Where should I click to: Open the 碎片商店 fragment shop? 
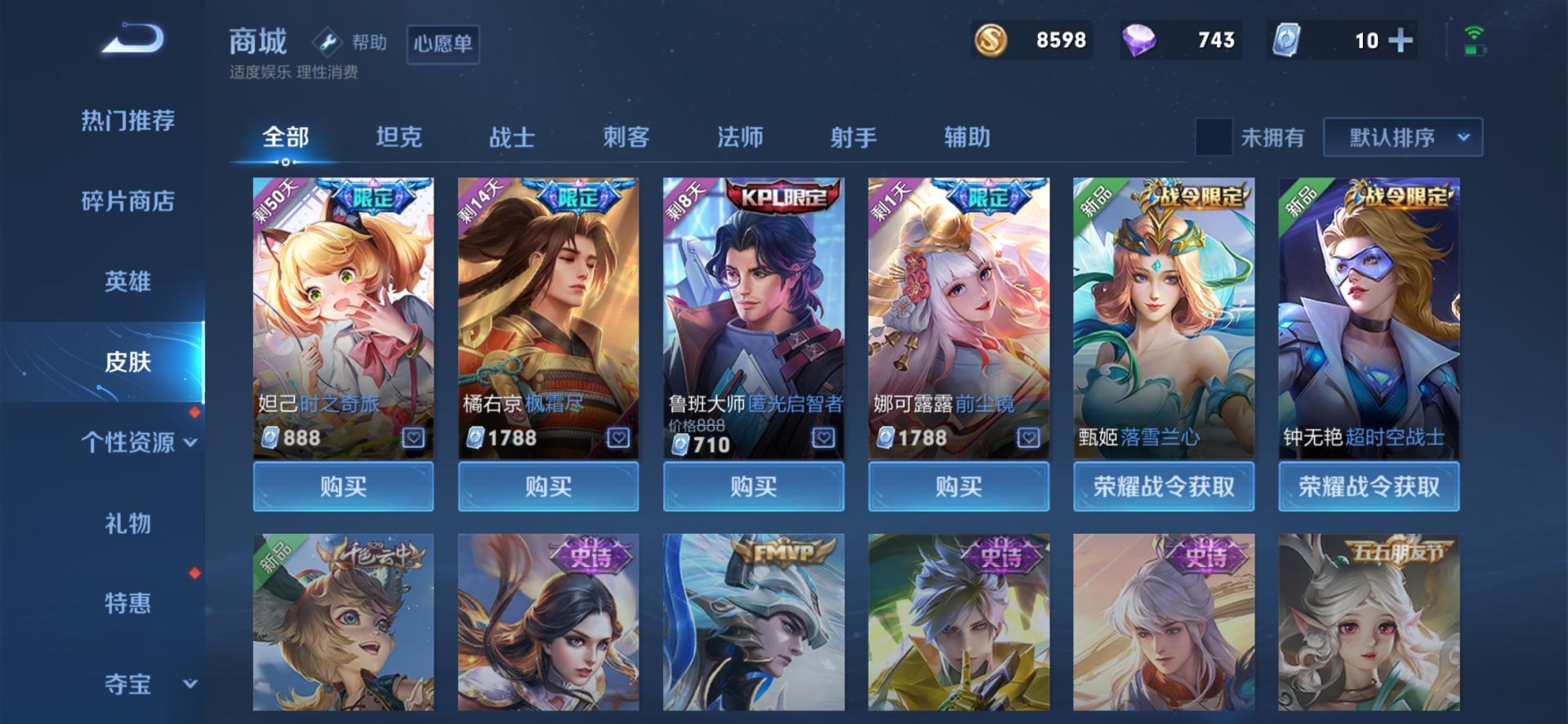pyautogui.click(x=127, y=201)
